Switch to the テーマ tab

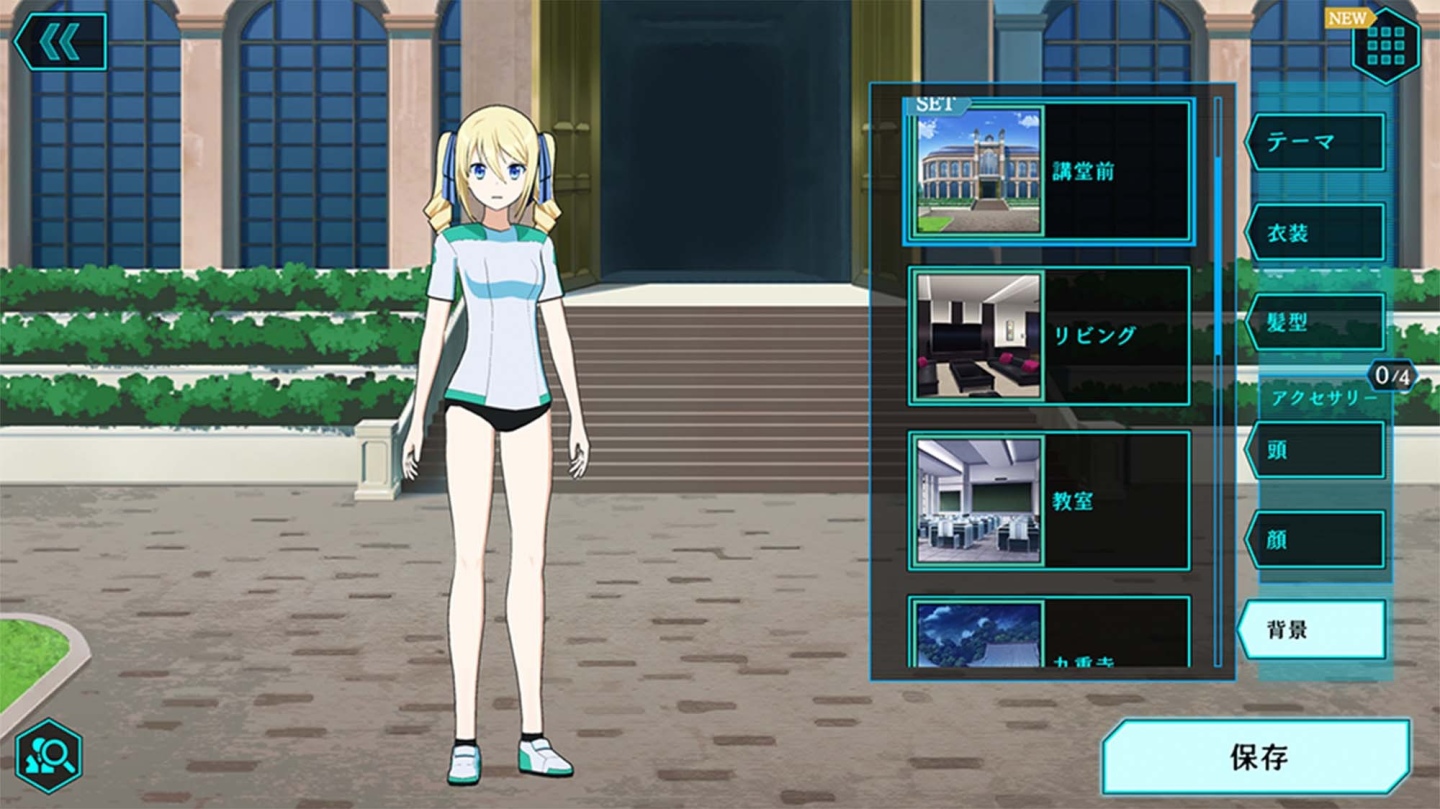pyautogui.click(x=1315, y=142)
